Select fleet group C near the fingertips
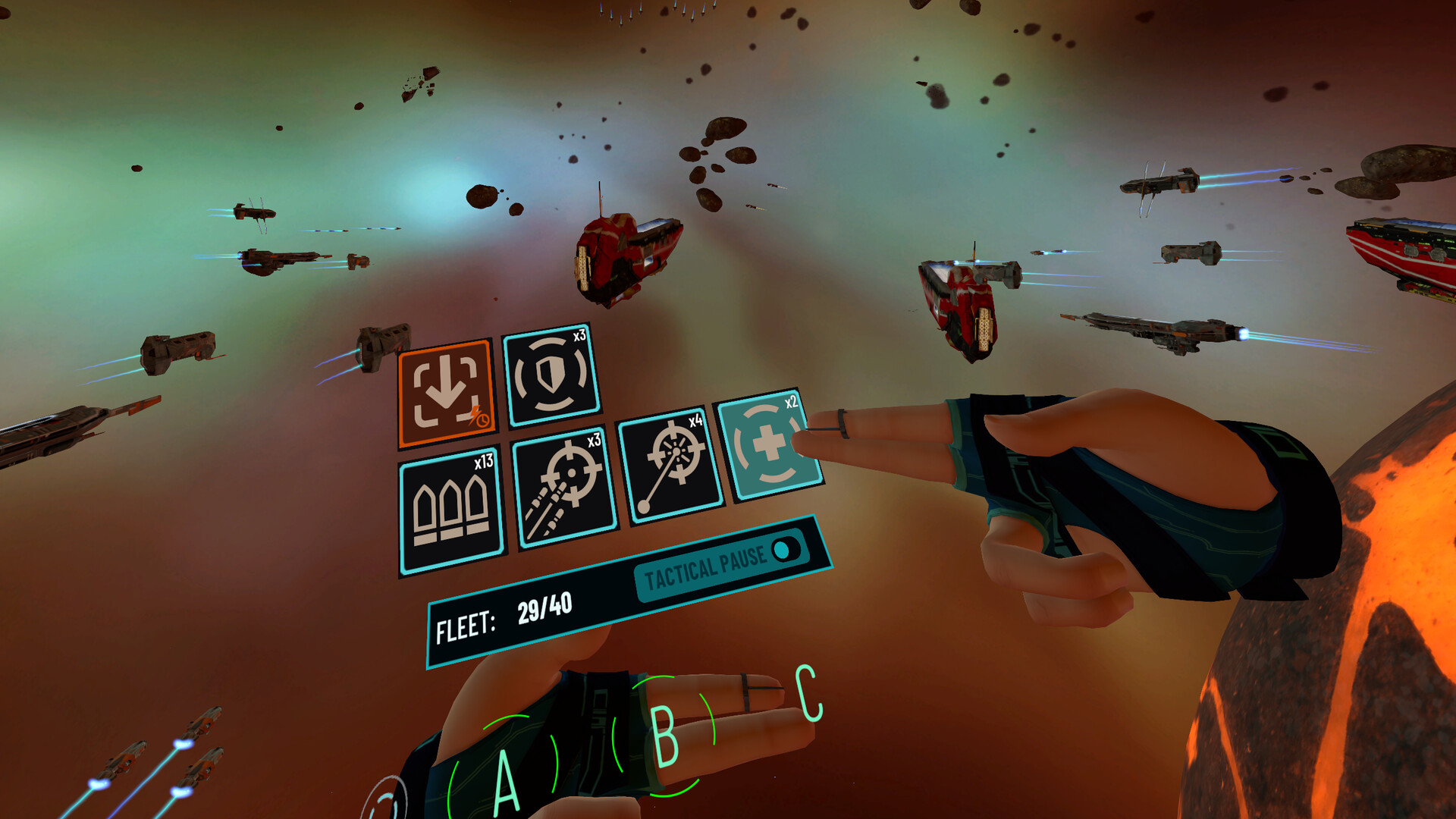The width and height of the screenshot is (1456, 819). pos(806,694)
